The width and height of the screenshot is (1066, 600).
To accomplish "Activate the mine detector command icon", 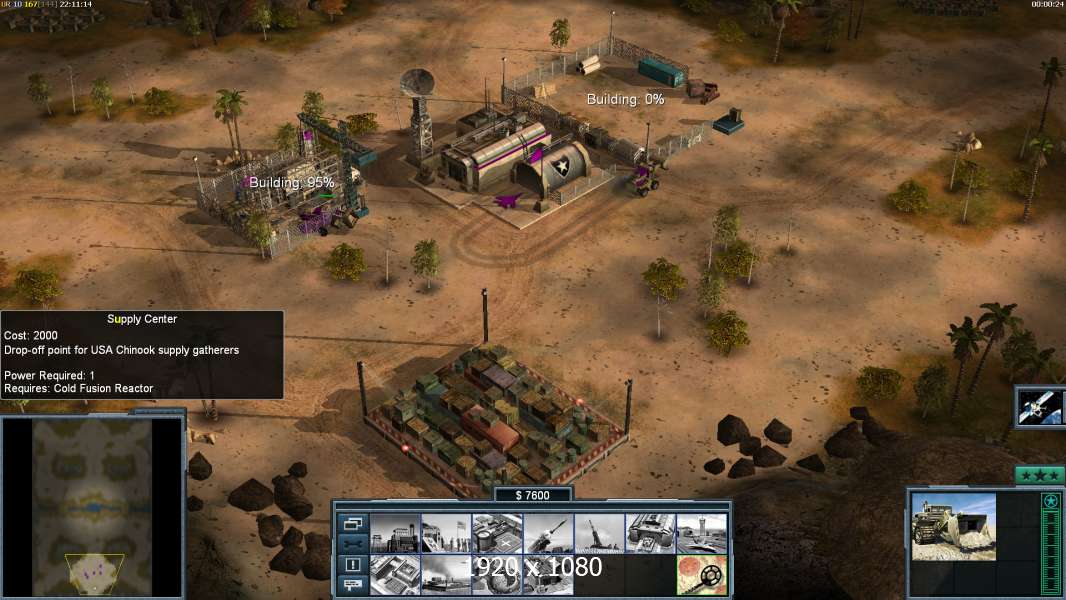I will click(x=701, y=575).
